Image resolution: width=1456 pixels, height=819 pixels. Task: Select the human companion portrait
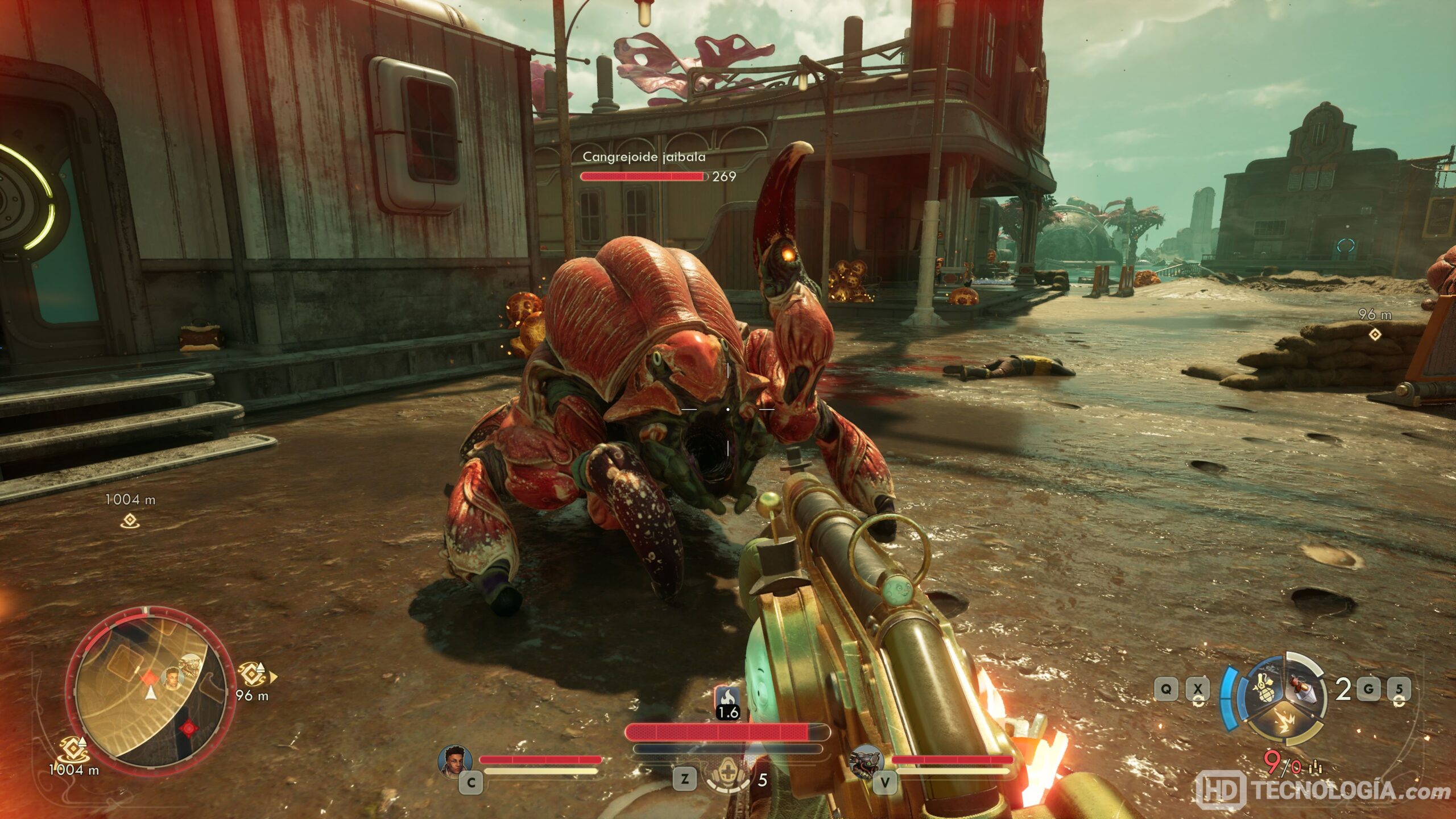coord(455,760)
